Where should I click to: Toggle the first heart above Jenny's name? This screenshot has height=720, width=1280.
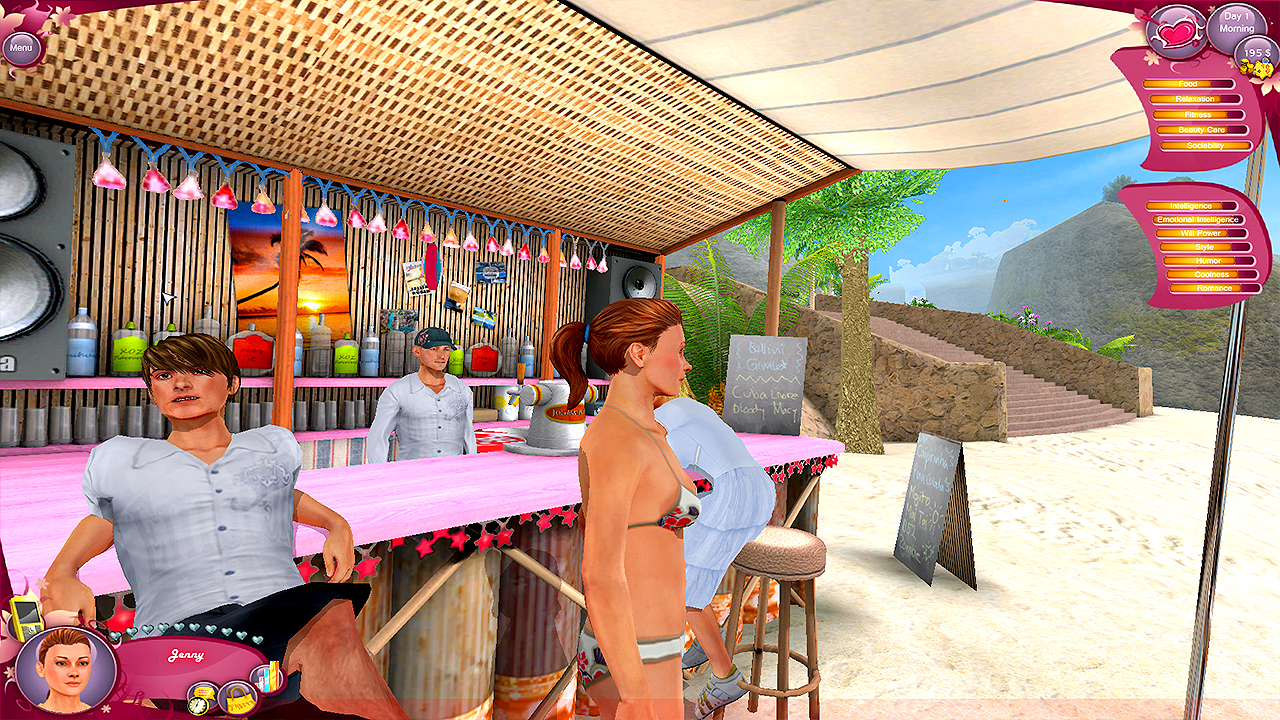(115, 633)
